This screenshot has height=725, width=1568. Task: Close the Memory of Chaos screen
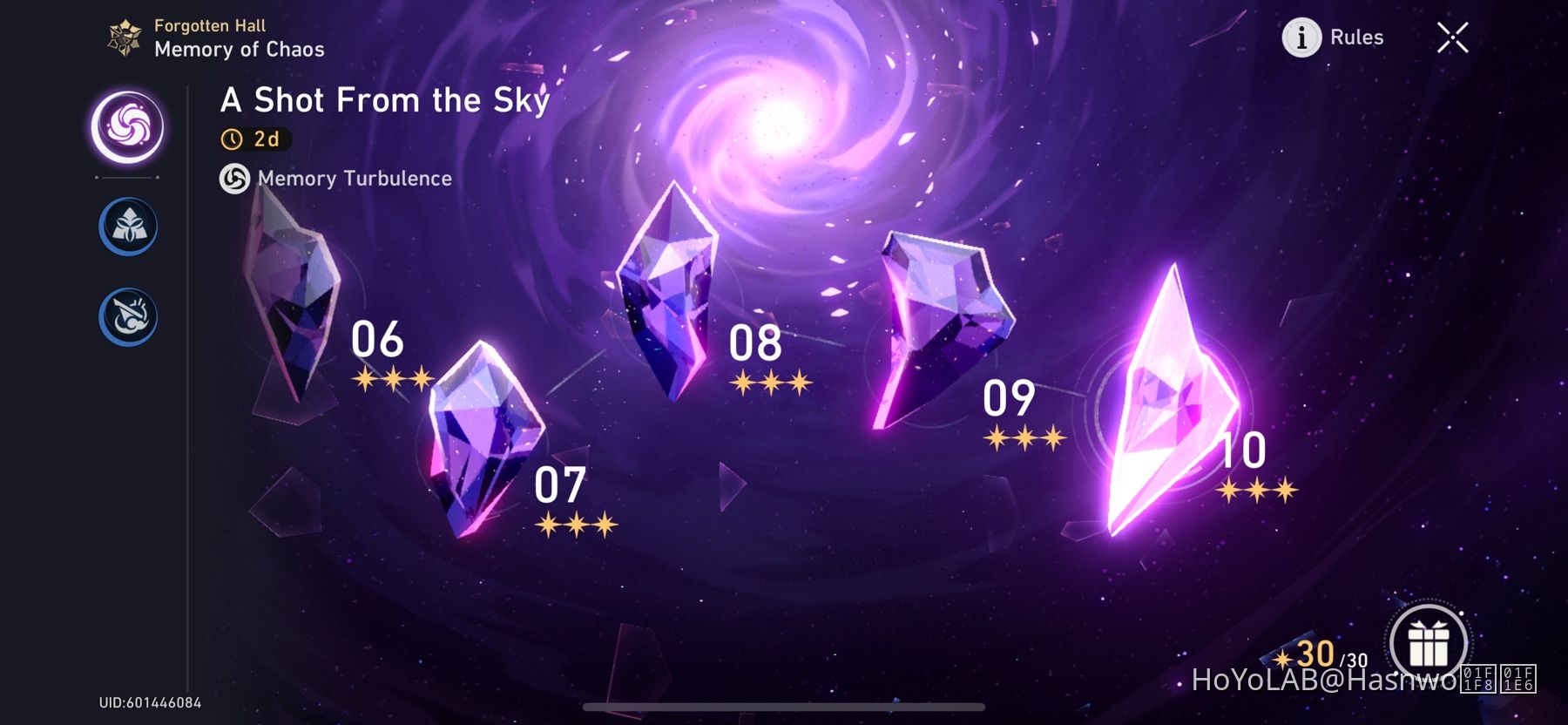[x=1451, y=37]
